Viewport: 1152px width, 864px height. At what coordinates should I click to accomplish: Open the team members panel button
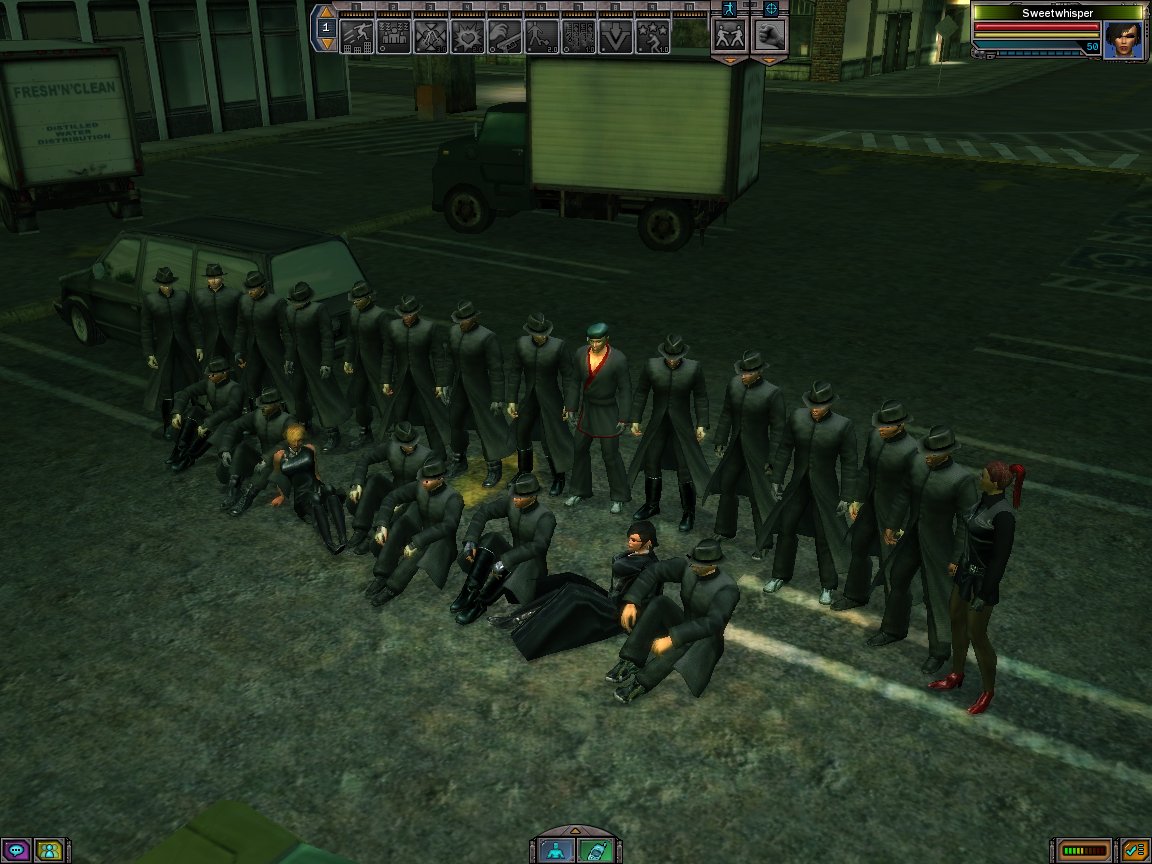(x=48, y=851)
